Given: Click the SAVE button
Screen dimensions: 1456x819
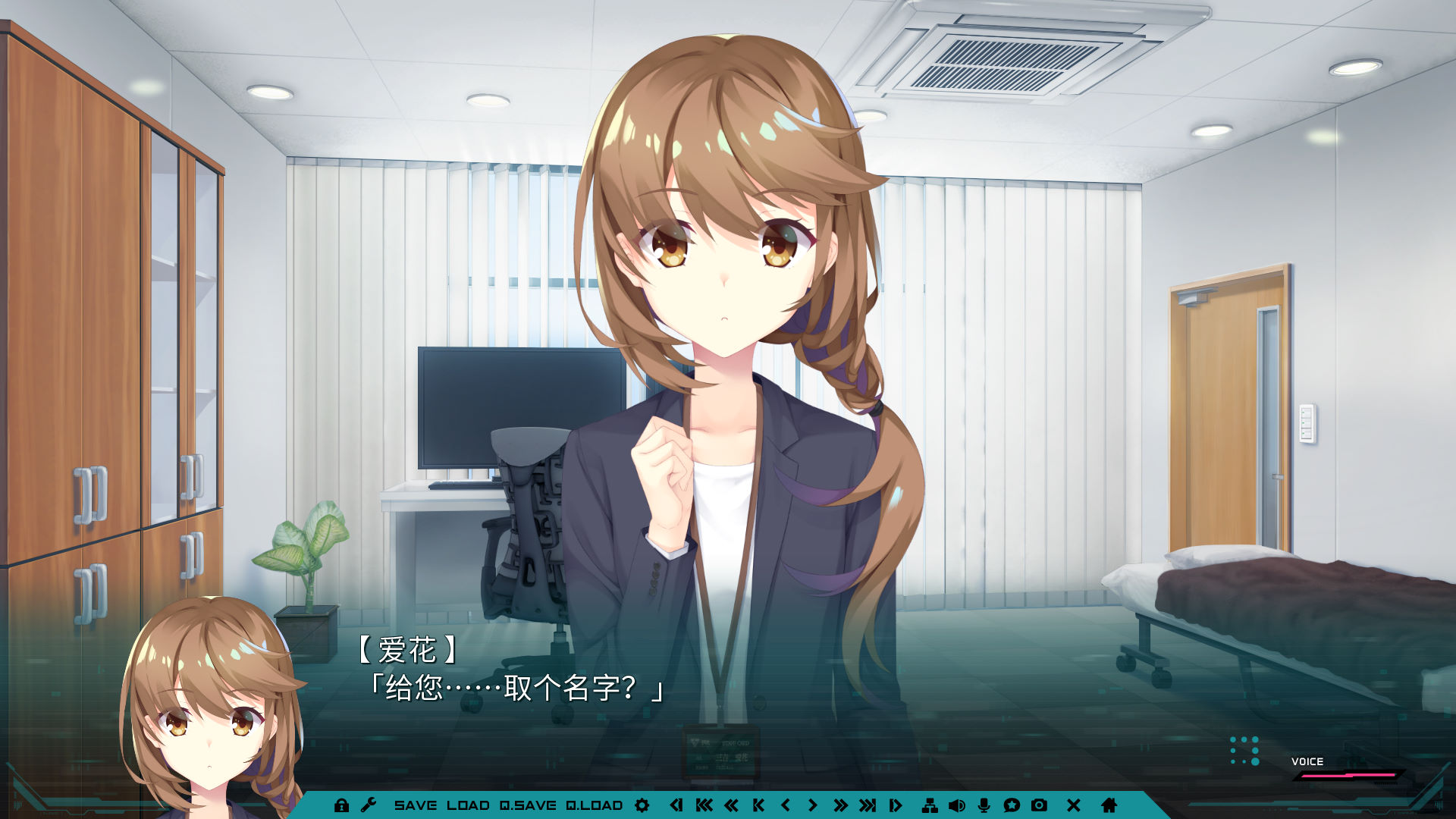Looking at the screenshot, I should (x=415, y=805).
